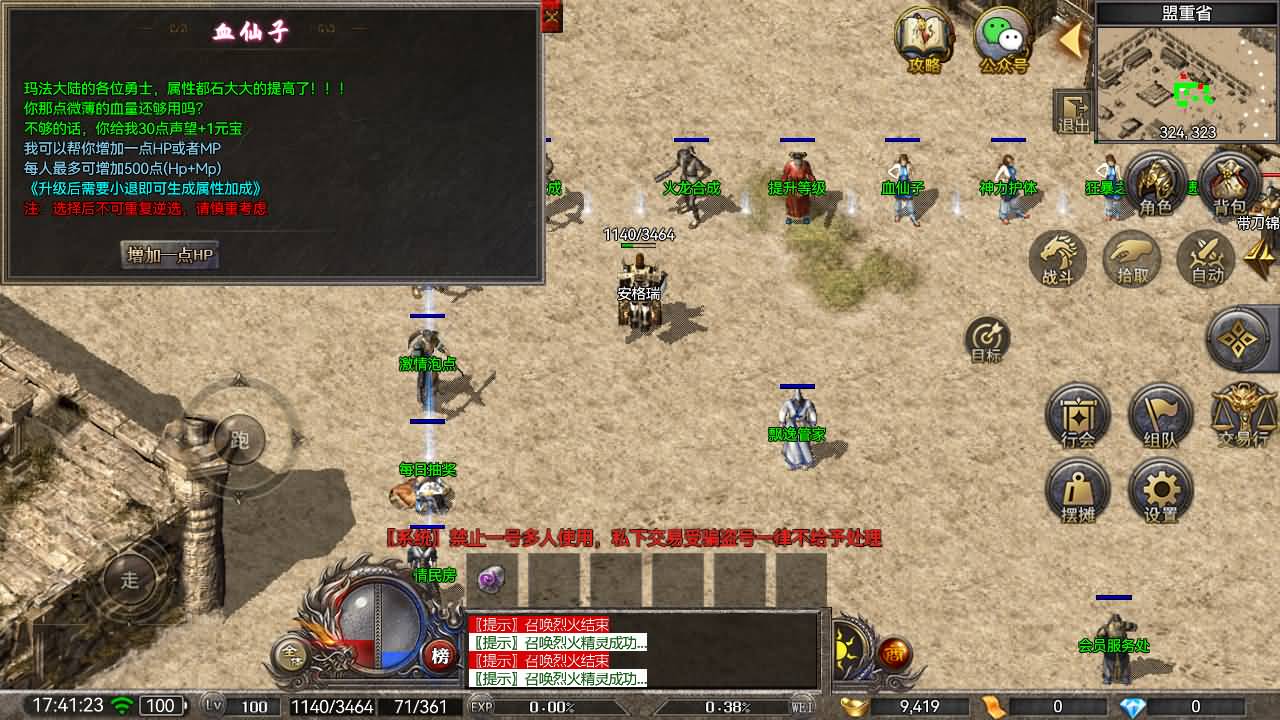1280x720 pixels.
Task: Toggle 自动 auto-battle
Action: [1207, 259]
